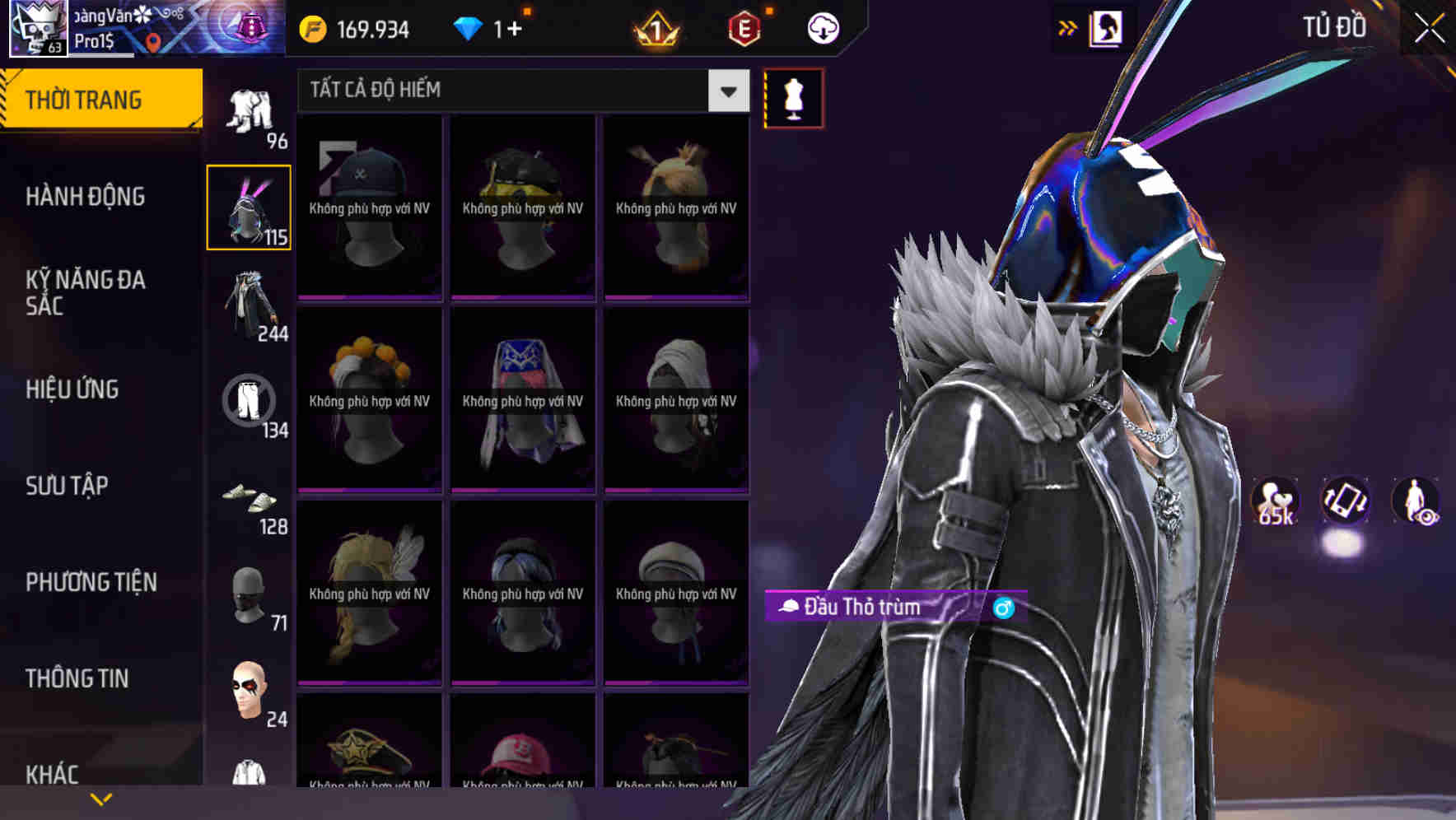Expand the sidebar with the bottom chevron
Screen dimensions: 1456x820
click(x=102, y=797)
